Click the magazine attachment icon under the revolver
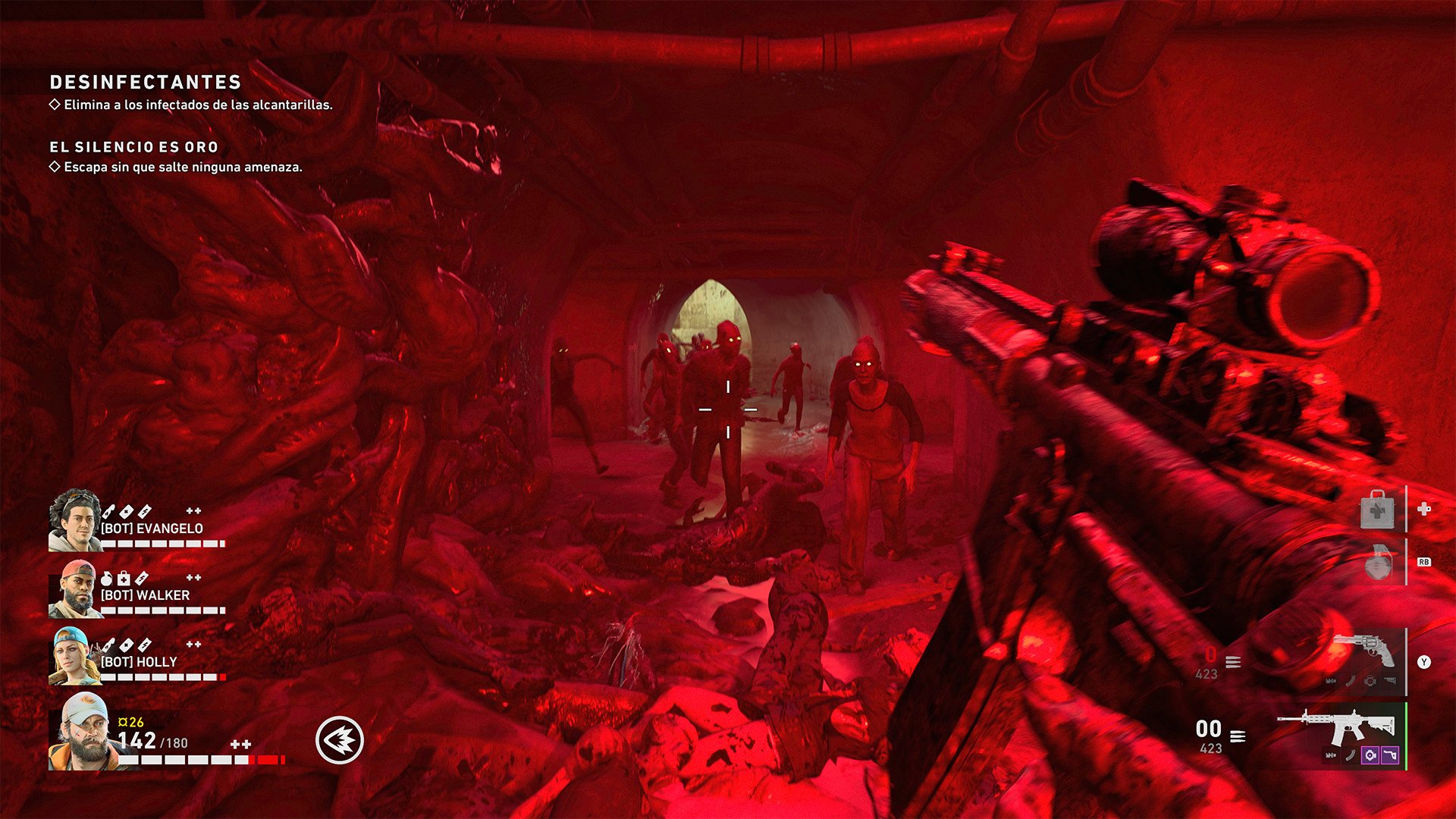 1351,681
